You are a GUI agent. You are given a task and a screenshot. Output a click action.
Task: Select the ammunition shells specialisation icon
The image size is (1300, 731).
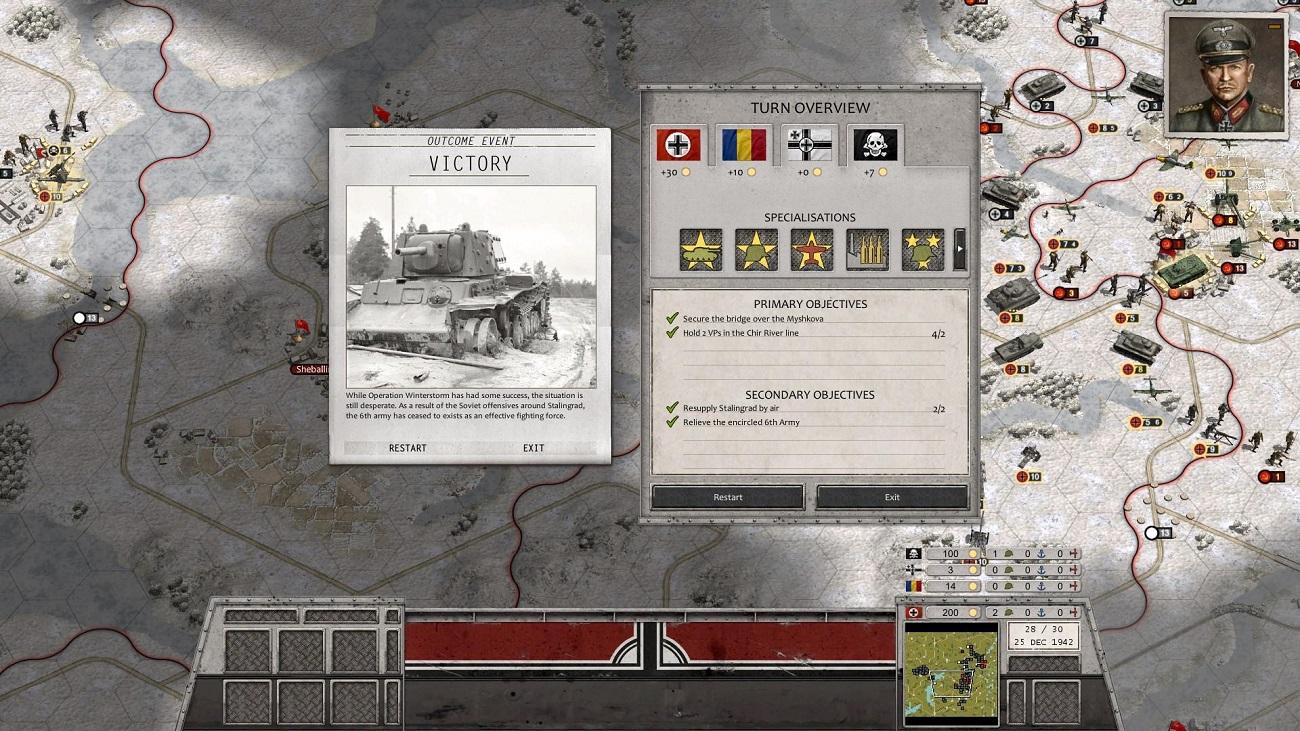[867, 250]
